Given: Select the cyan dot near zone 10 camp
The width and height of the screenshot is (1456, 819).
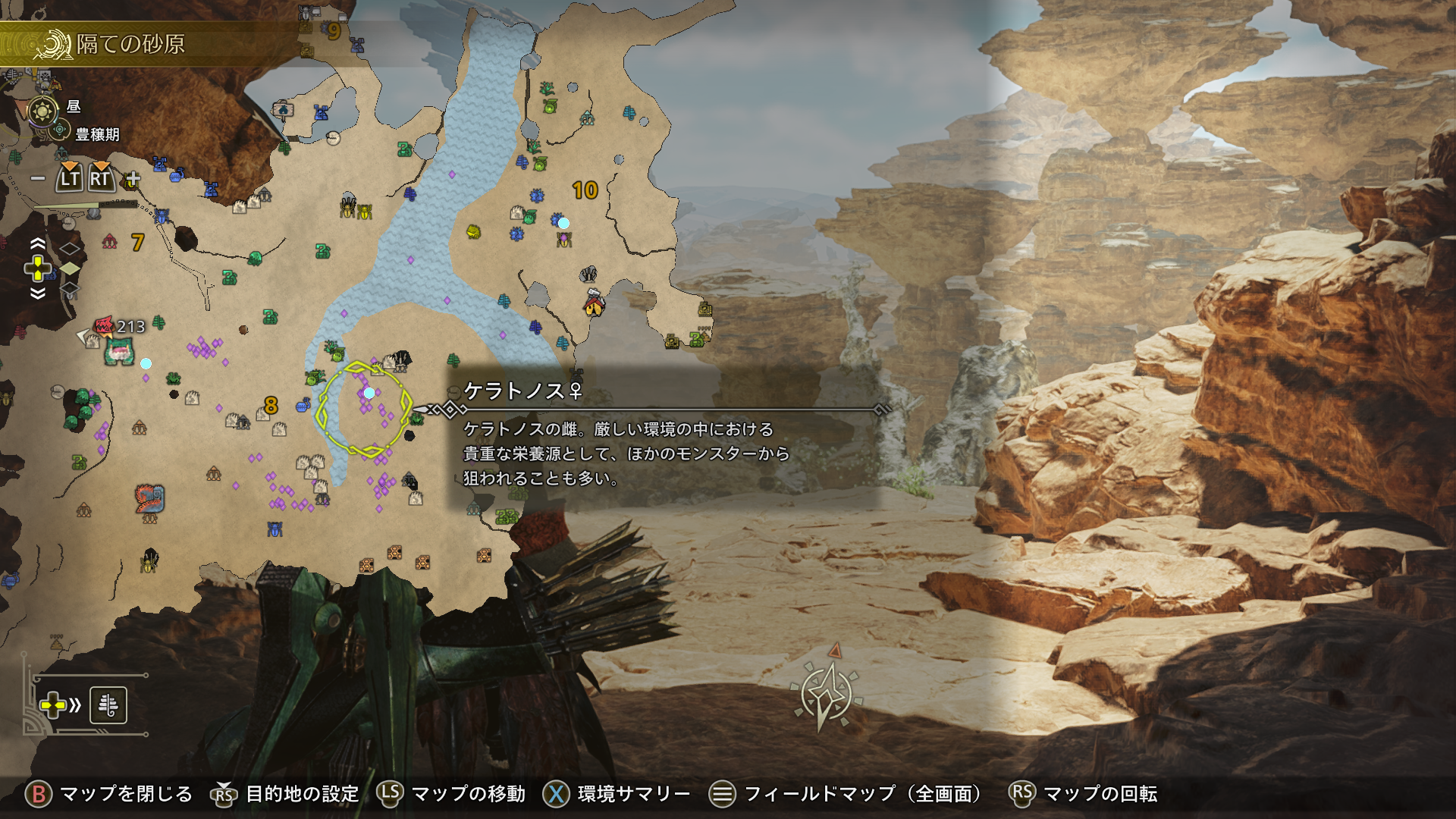Looking at the screenshot, I should (563, 223).
